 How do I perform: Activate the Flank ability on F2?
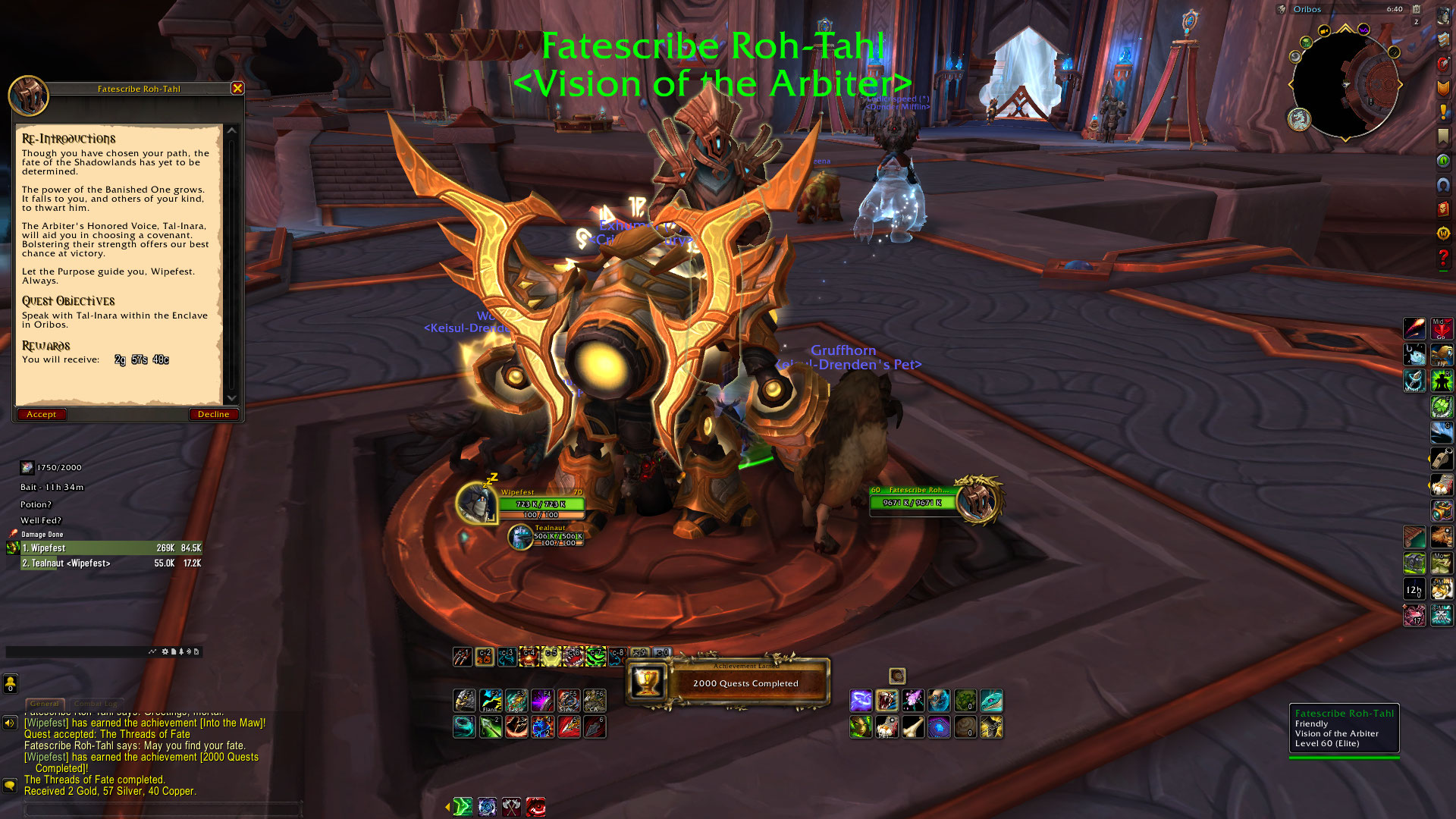[490, 700]
